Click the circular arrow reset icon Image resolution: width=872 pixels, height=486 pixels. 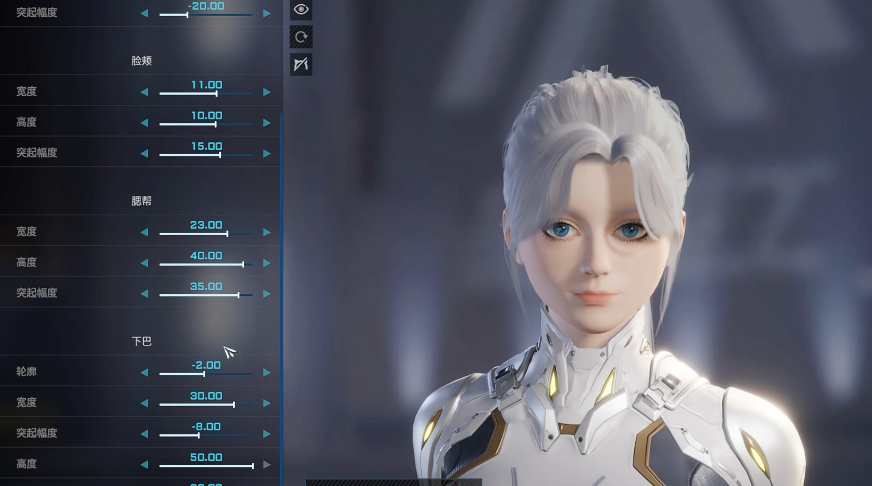(x=301, y=38)
